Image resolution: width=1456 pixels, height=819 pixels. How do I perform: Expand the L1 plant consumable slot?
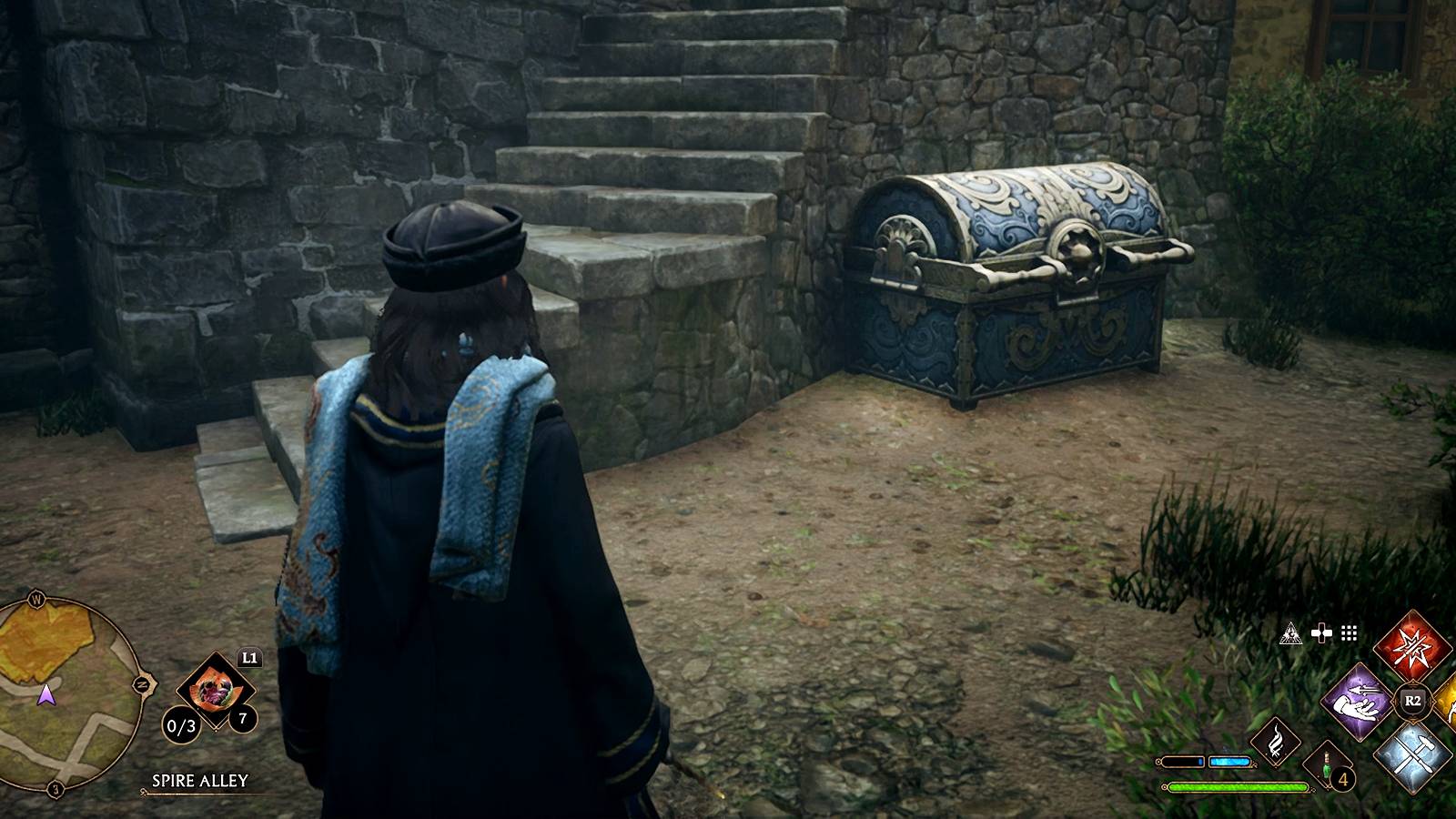tap(248, 658)
